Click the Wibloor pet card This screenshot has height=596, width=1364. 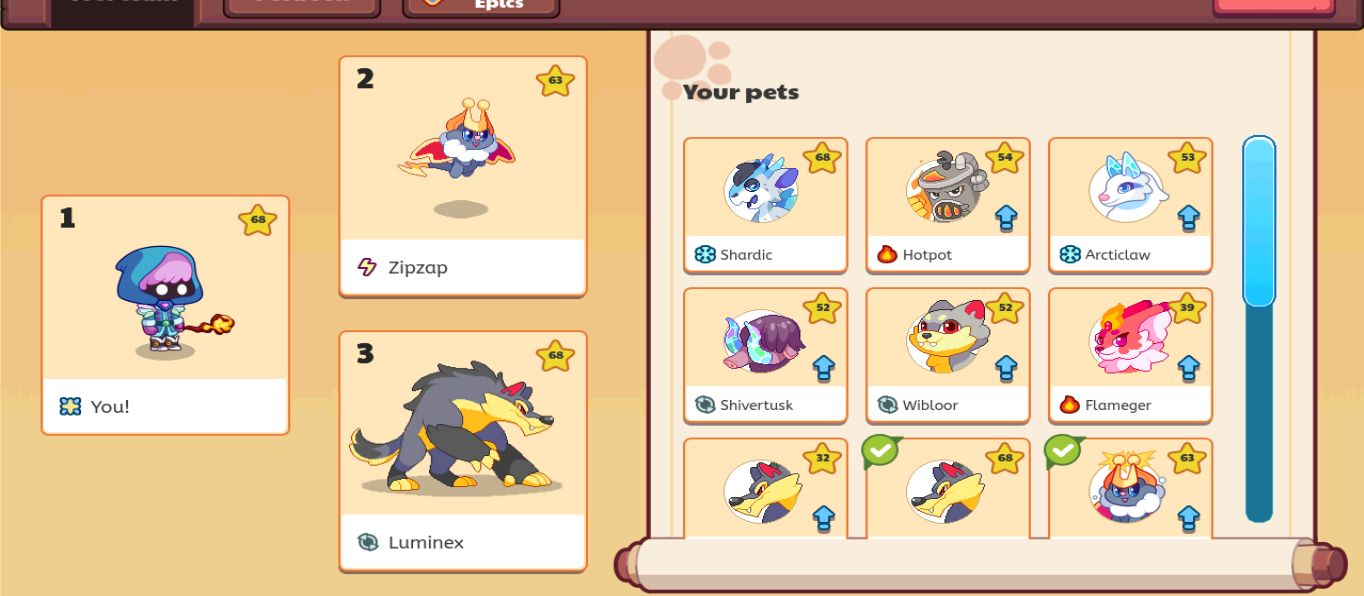[947, 355]
